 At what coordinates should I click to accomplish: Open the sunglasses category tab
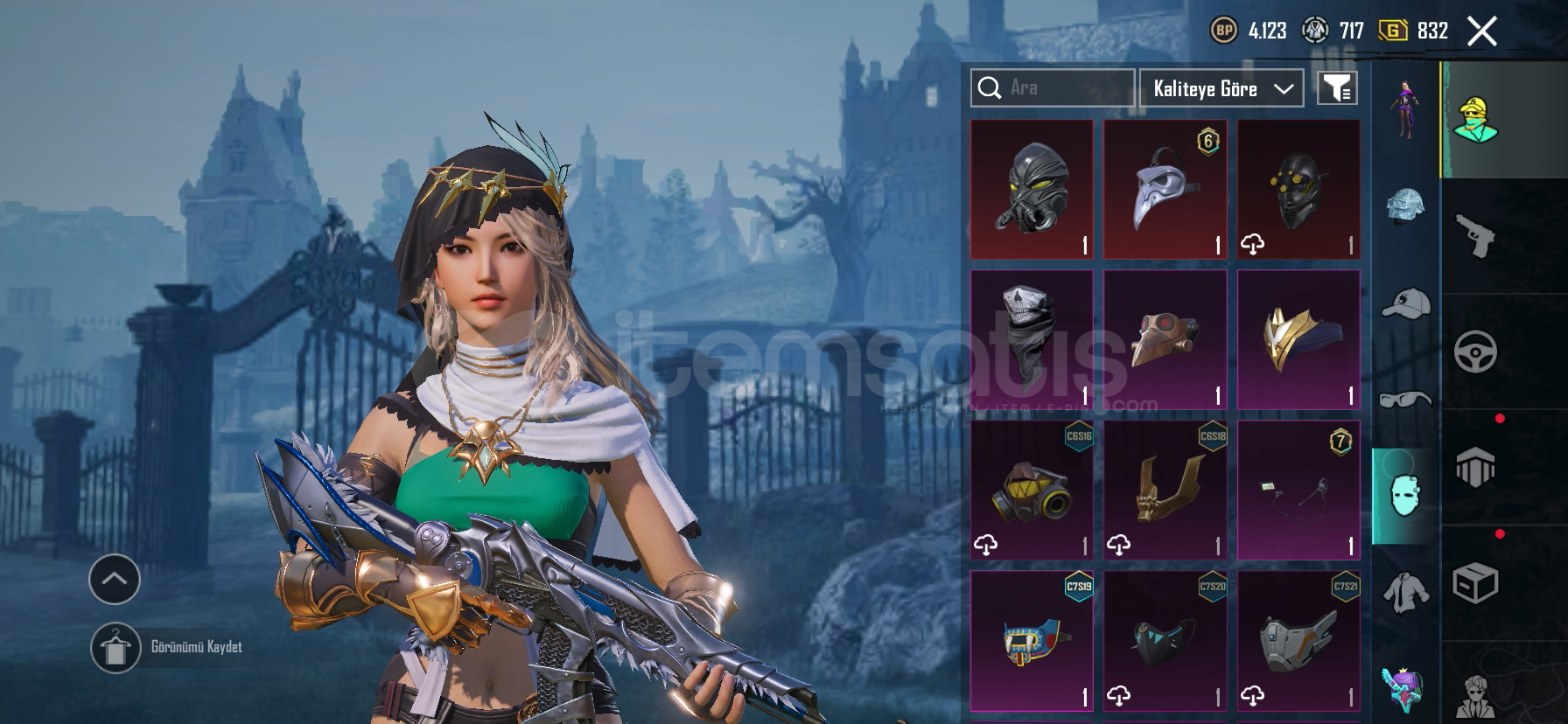(x=1405, y=400)
